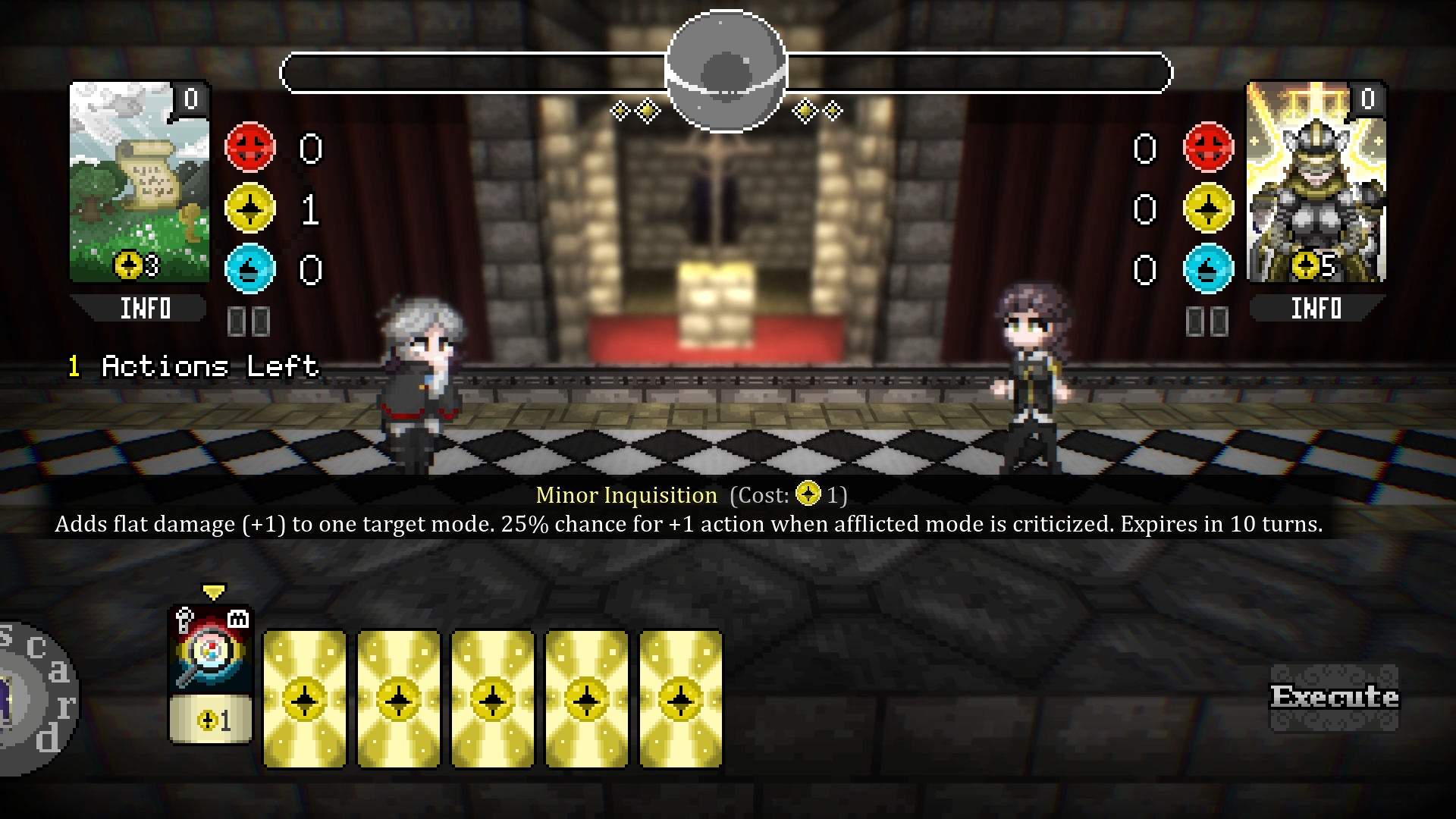Select the player's scroll landscape card

click(x=140, y=182)
